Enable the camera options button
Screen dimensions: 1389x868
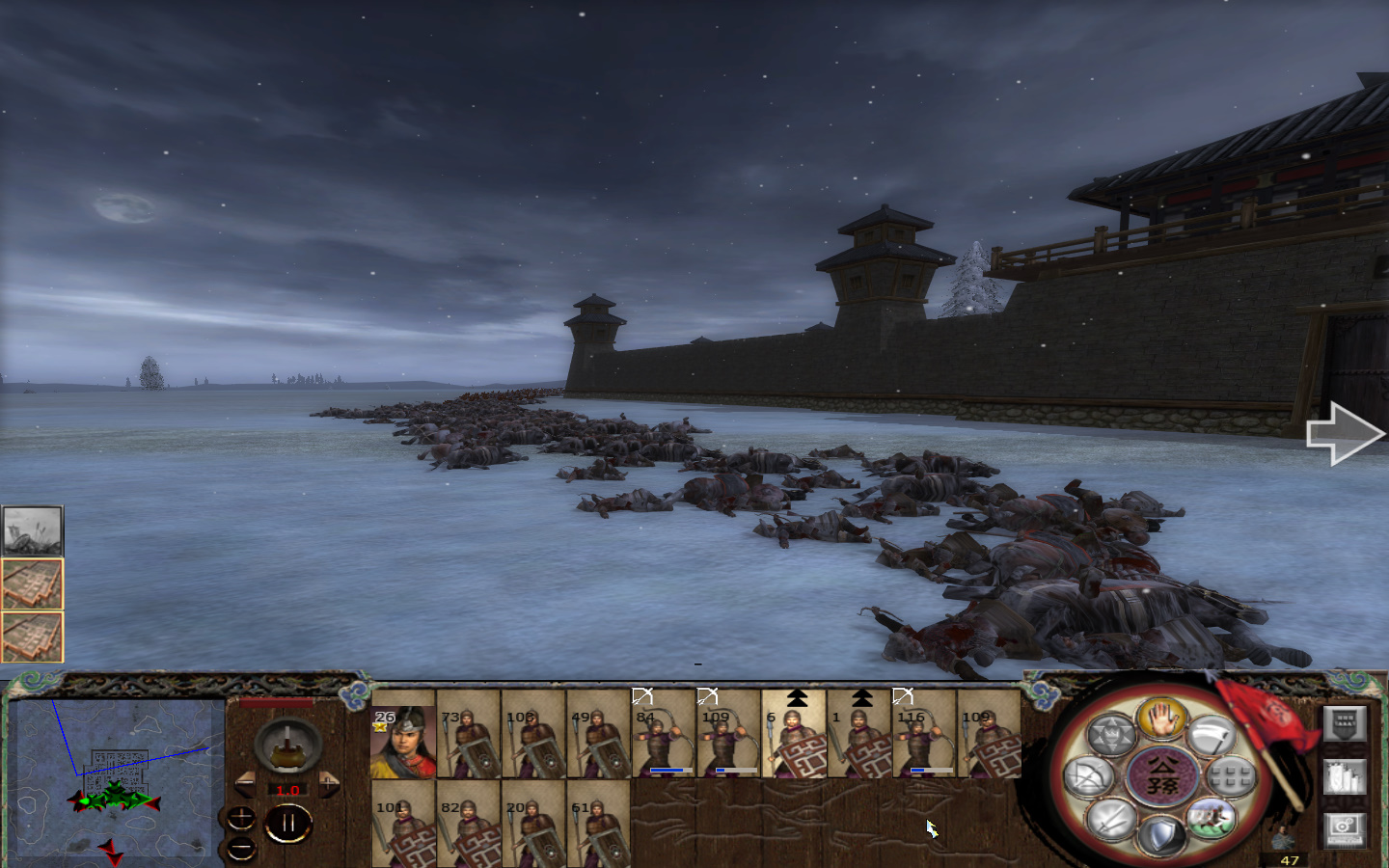tap(1344, 829)
